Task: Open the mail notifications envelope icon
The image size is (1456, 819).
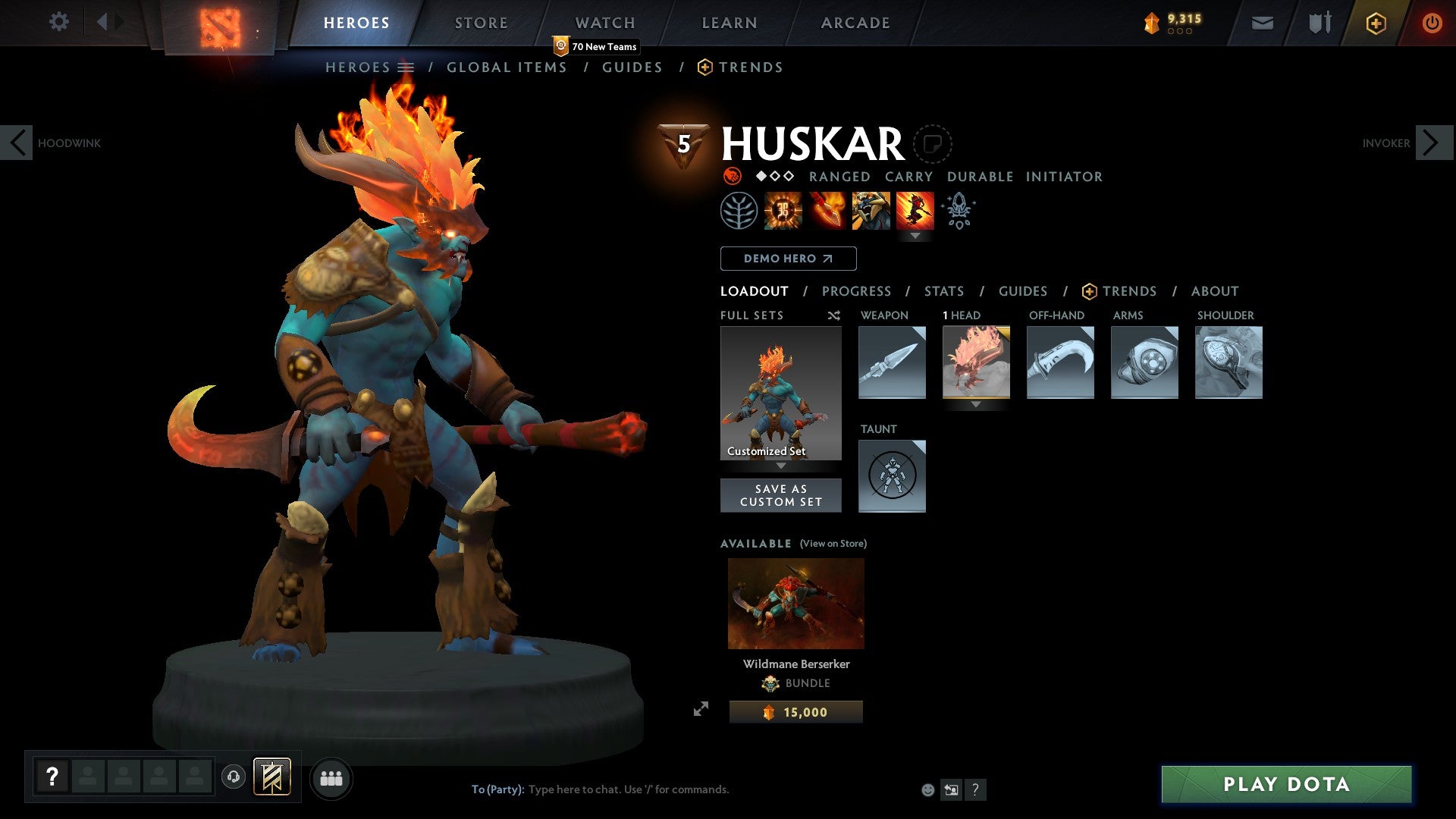Action: (x=1262, y=23)
